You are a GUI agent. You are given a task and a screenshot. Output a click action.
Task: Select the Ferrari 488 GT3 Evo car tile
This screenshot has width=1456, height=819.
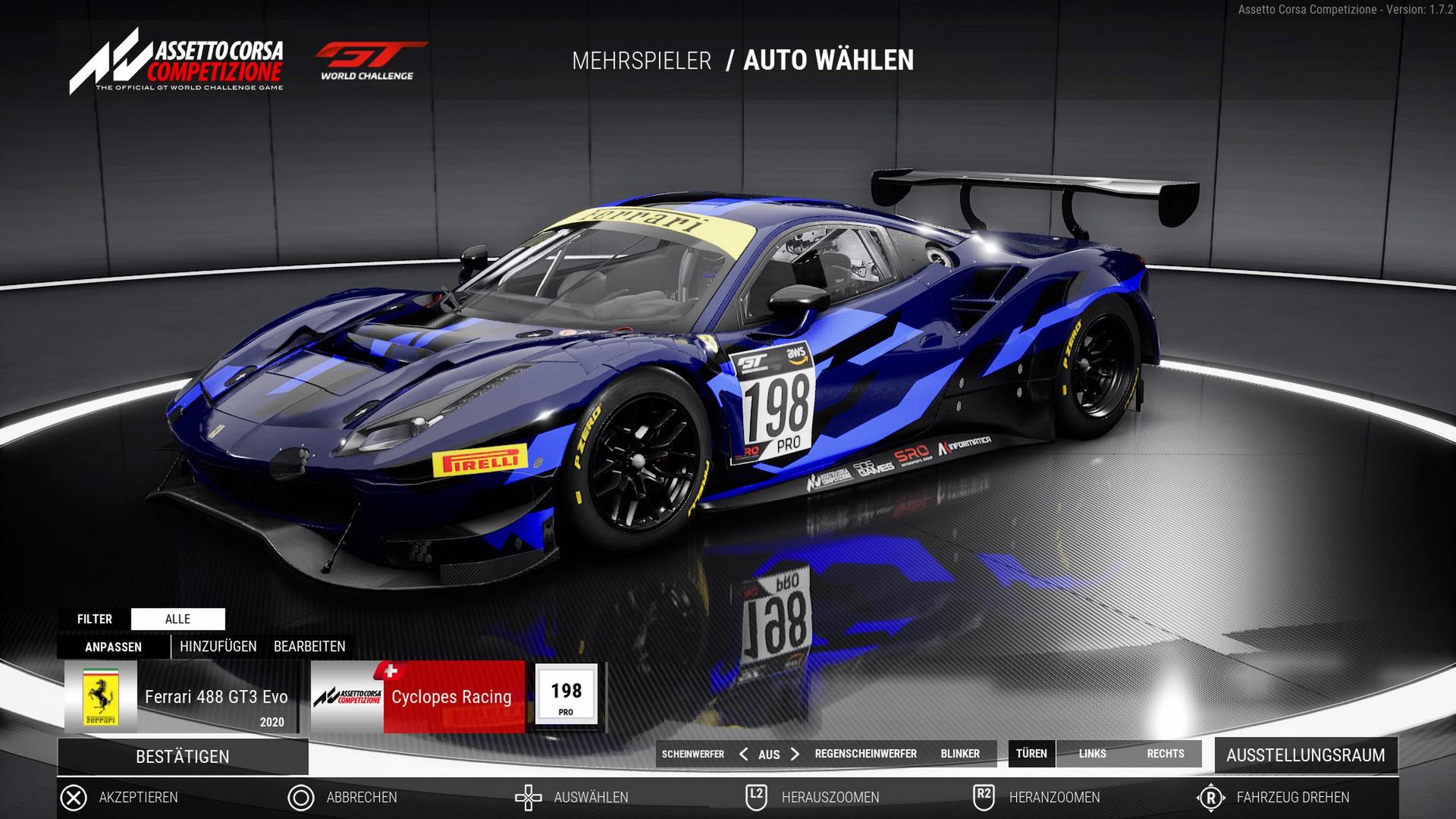coord(180,697)
